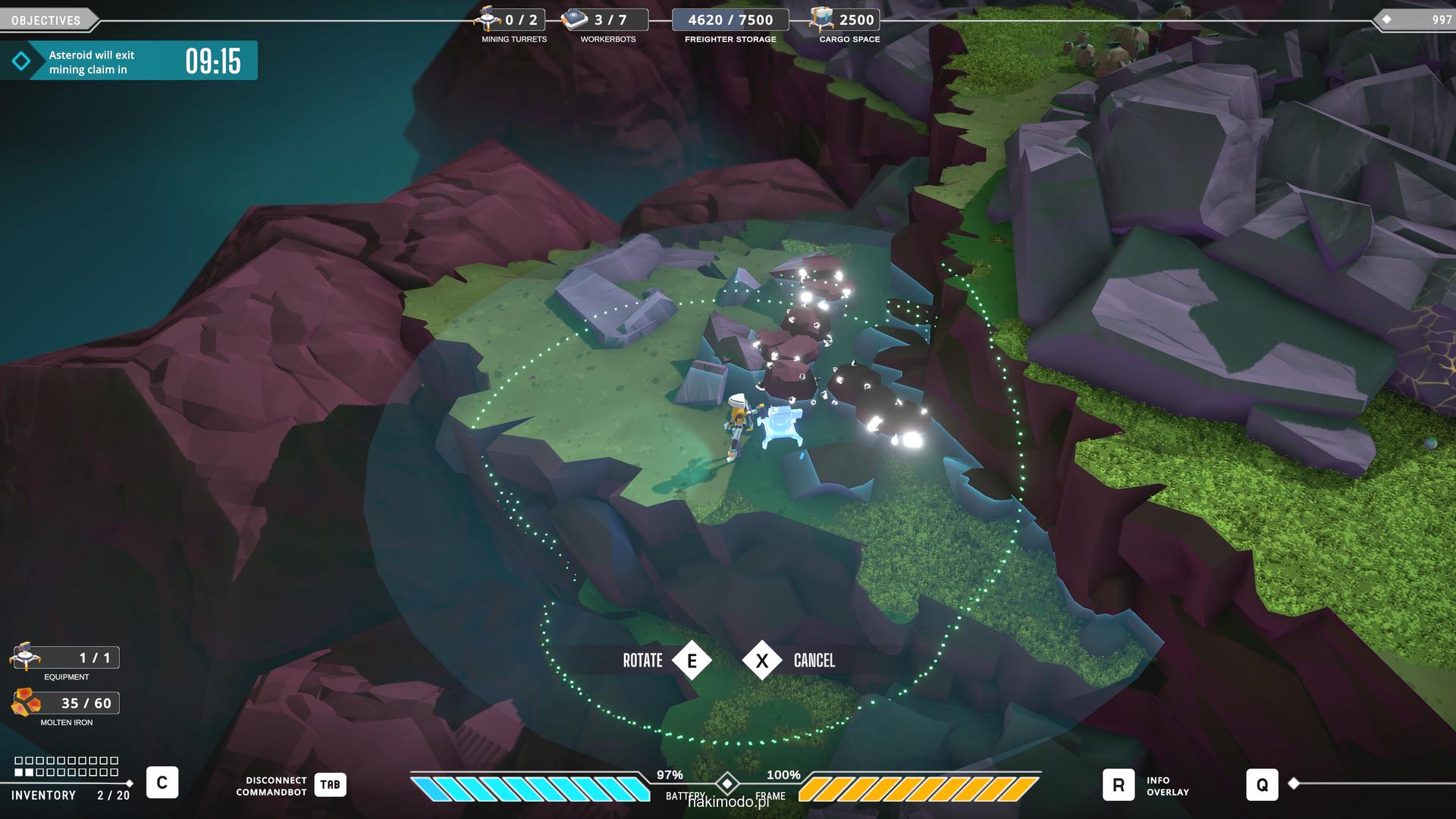The image size is (1456, 819).
Task: Select the asteroid mining claim objective
Action: tap(129, 61)
